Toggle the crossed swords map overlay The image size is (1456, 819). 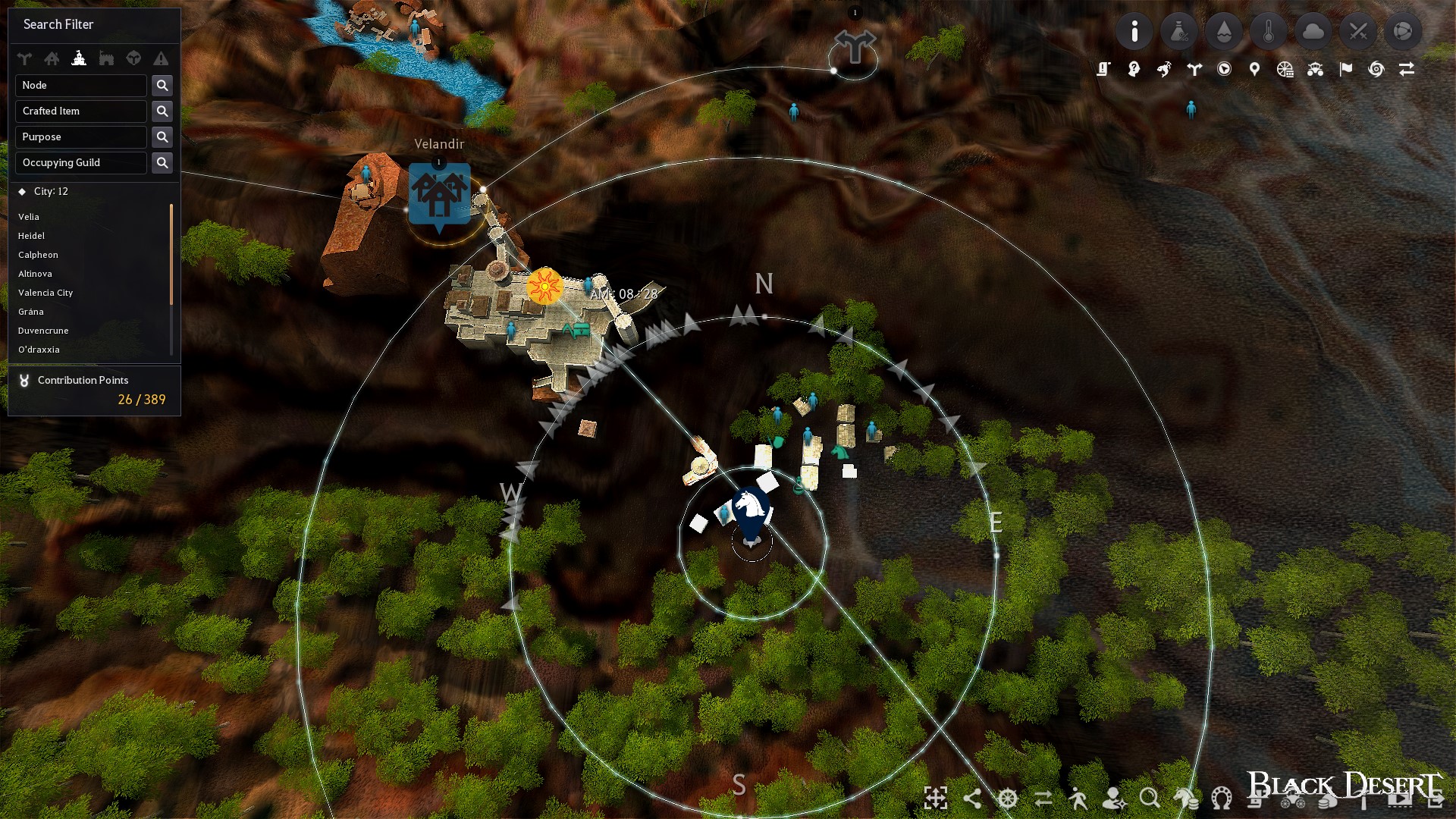point(1358,32)
